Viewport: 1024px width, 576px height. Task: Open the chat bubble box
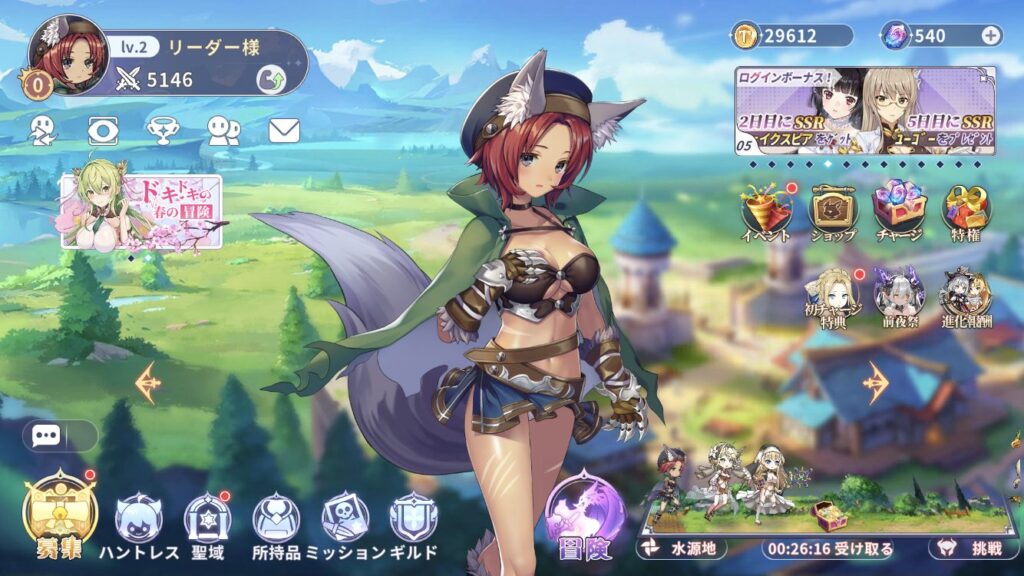click(x=59, y=436)
